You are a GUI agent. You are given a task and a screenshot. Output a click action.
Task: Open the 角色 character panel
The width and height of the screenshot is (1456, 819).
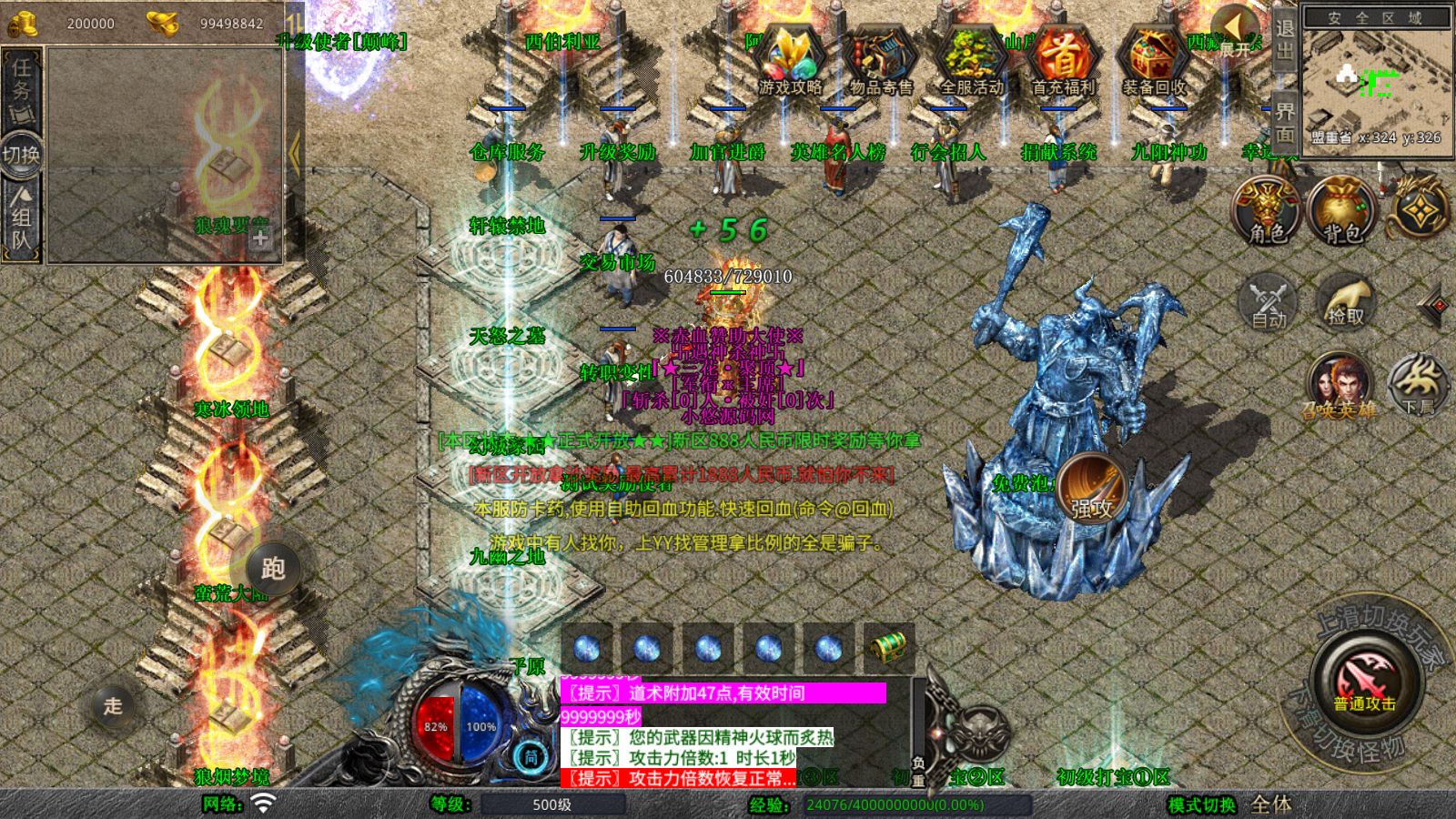click(x=1267, y=211)
